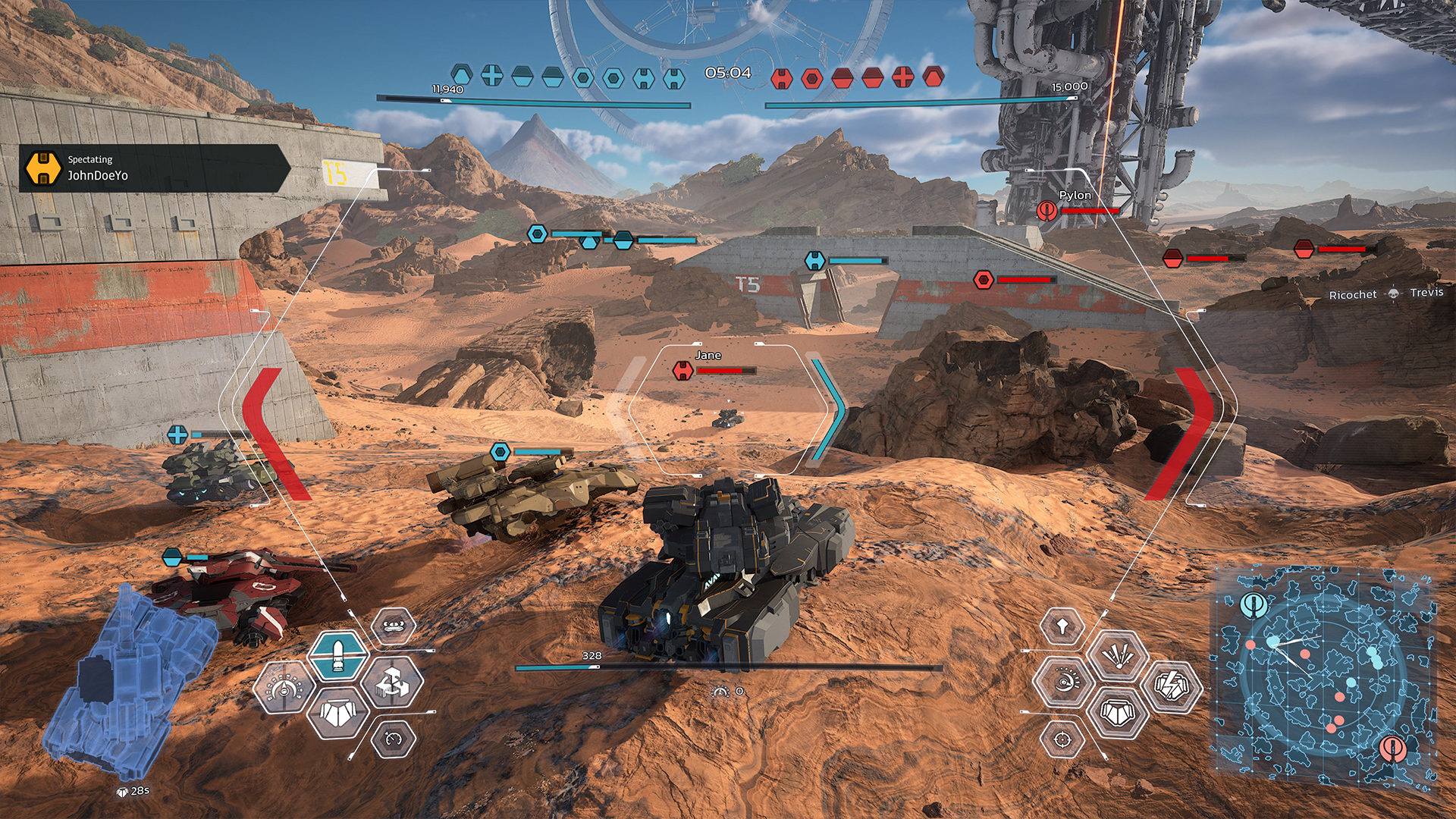Choose the diamond-shaped marker ability icon
This screenshot has width=1456, height=819.
[1062, 627]
